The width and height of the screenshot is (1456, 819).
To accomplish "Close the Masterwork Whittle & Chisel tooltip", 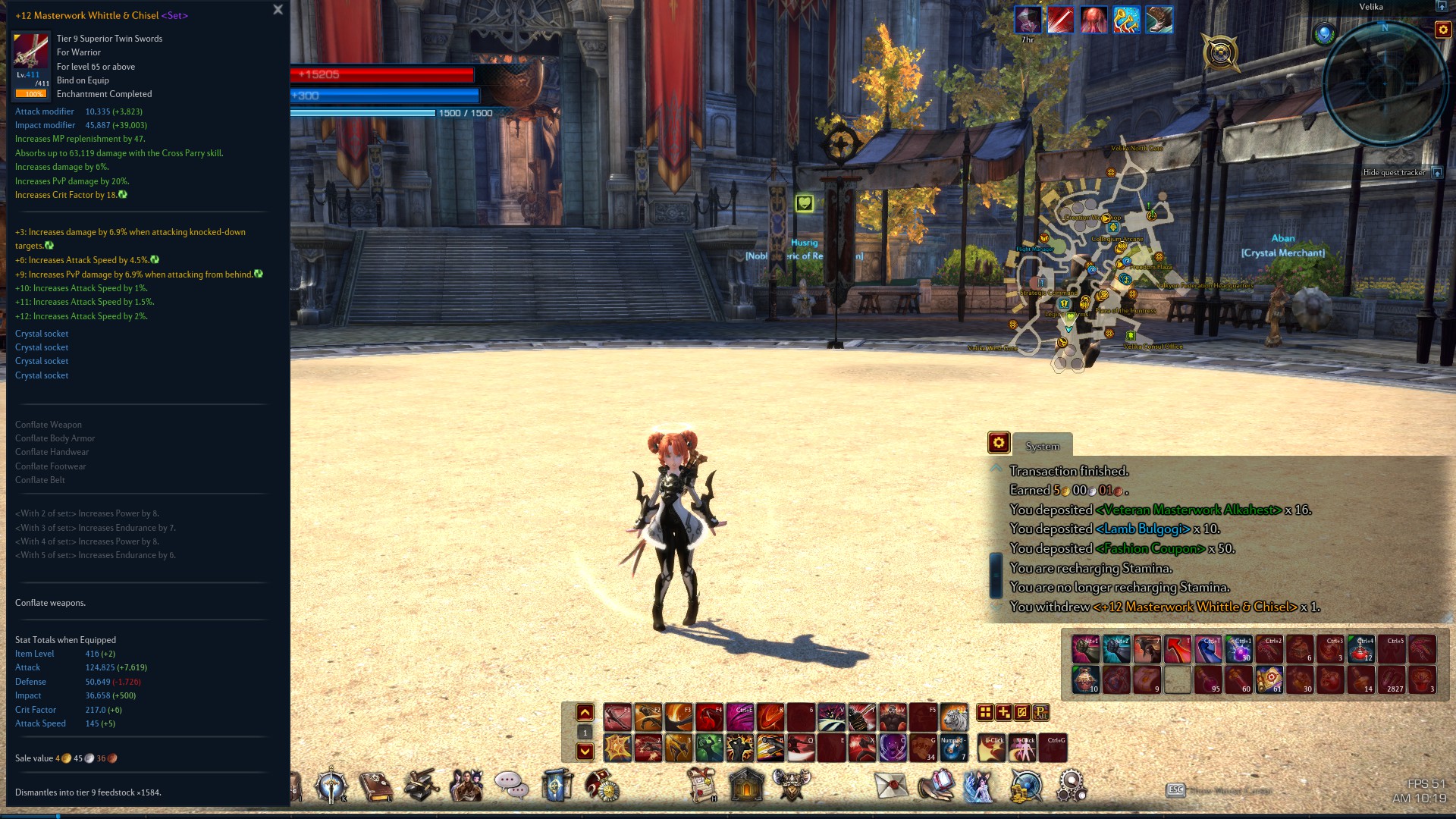I will (278, 10).
